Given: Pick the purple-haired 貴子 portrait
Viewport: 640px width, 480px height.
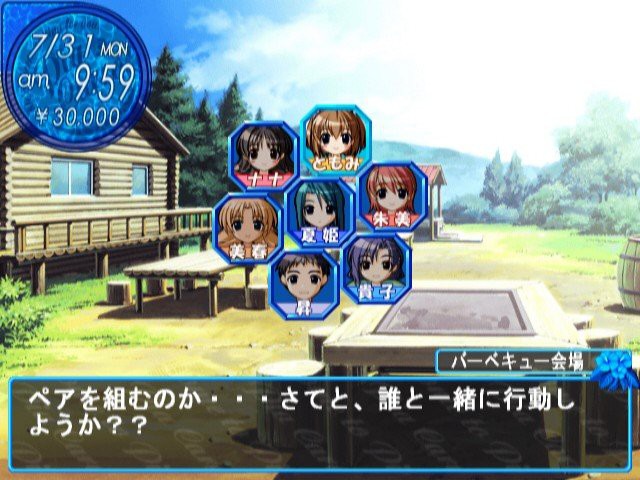Looking at the screenshot, I should click(x=376, y=268).
